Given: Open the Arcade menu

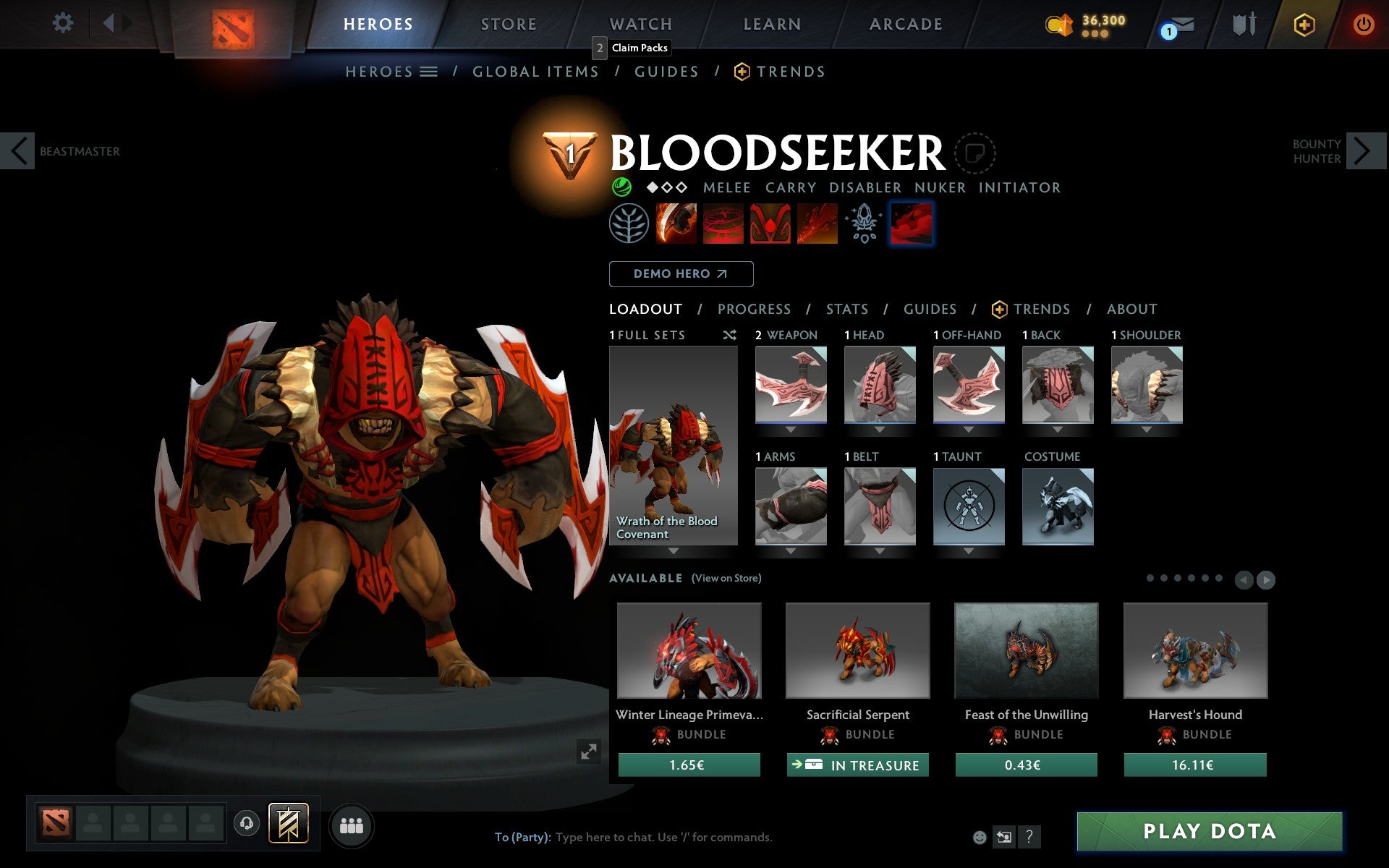Looking at the screenshot, I should 904,24.
